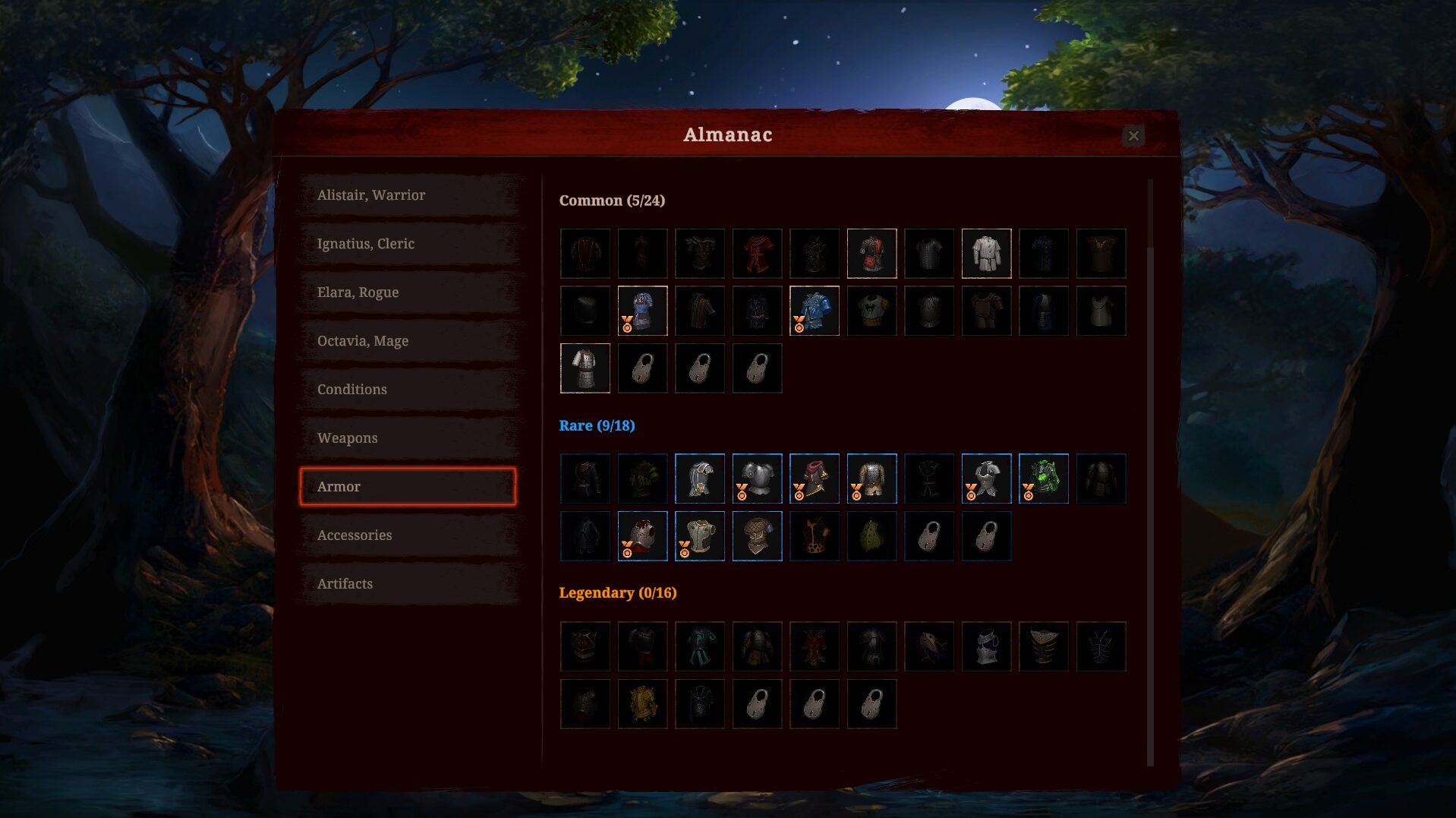Pick the golden legendary armor icon
Viewport: 1456px width, 818px height.
642,704
